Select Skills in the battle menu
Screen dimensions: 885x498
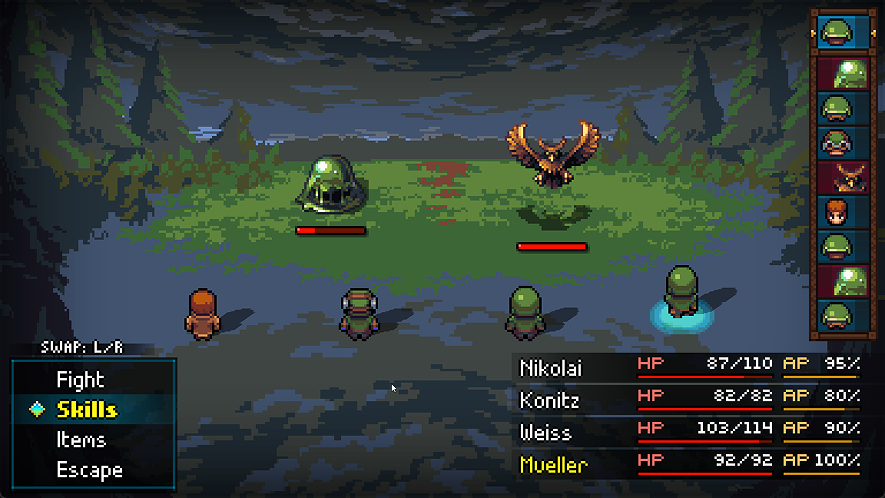(87, 410)
